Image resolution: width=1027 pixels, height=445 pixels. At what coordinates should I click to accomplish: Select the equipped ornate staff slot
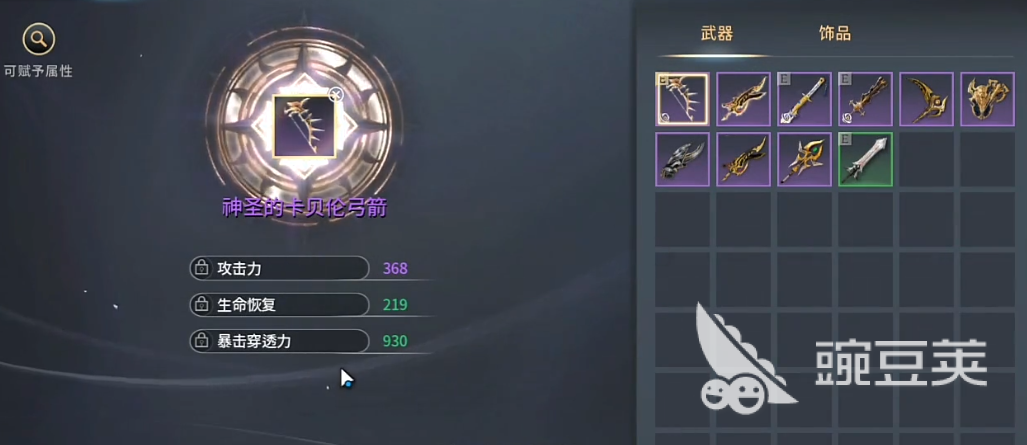(x=865, y=99)
